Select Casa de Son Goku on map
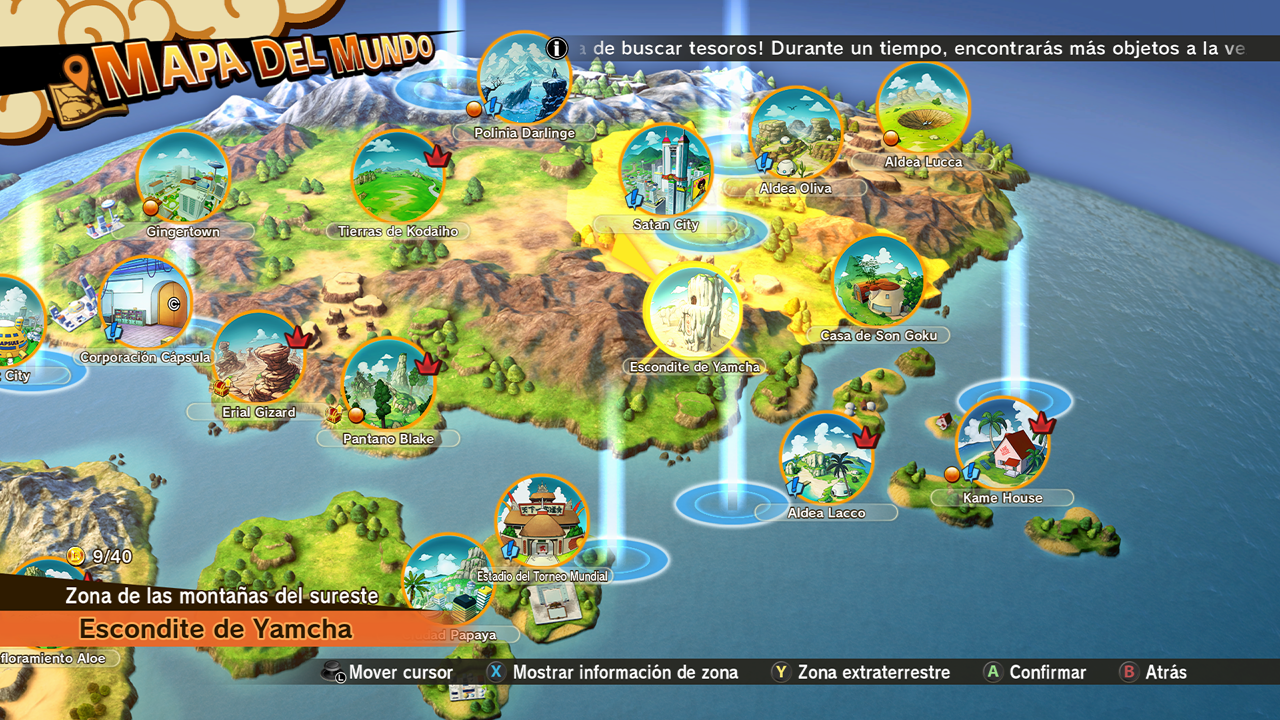Image resolution: width=1280 pixels, height=720 pixels. point(878,282)
